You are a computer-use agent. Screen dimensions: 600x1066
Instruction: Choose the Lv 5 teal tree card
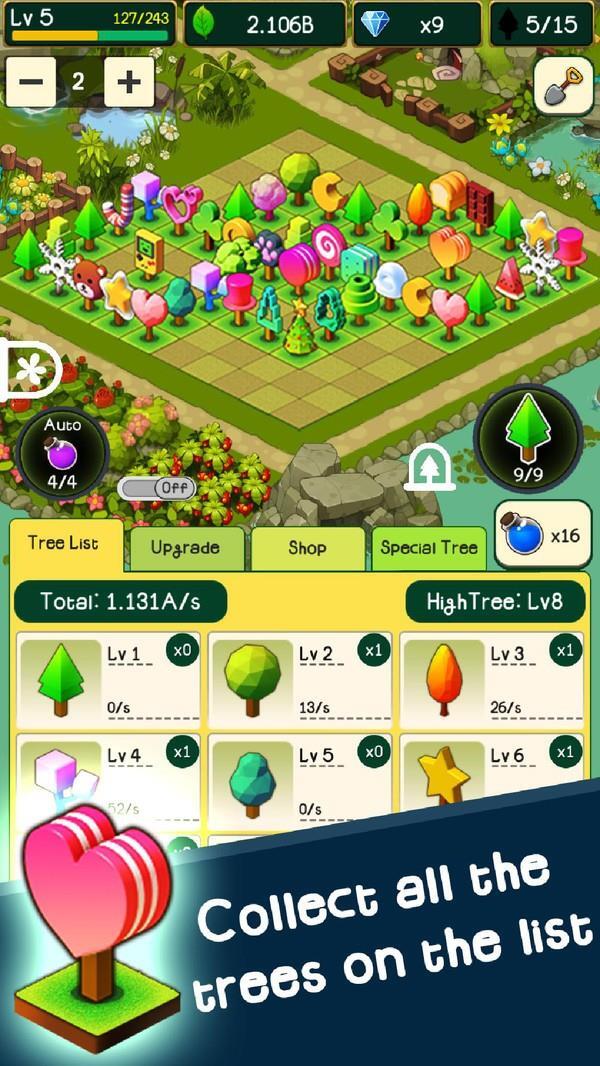click(x=300, y=780)
